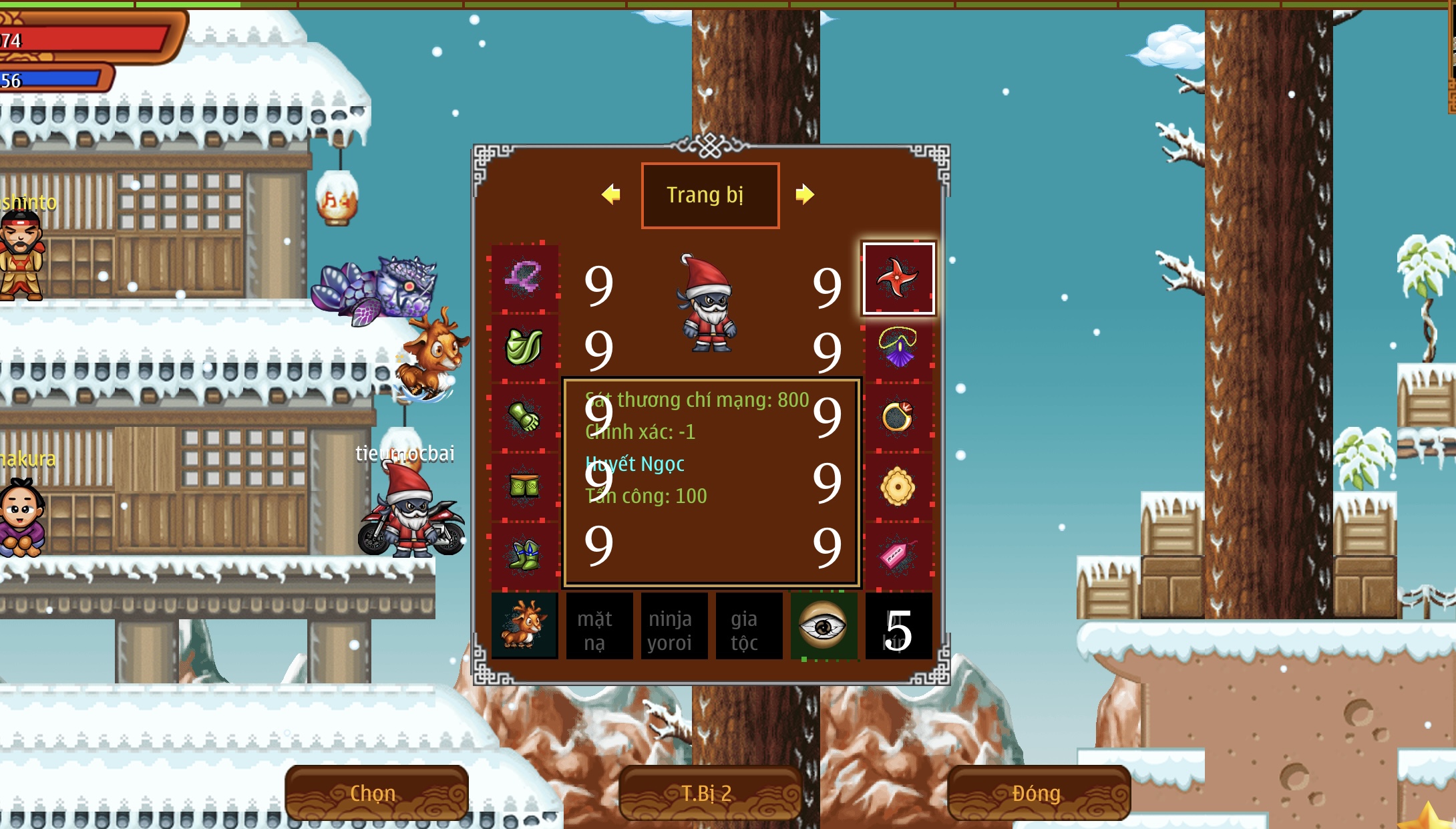This screenshot has width=1456, height=829.
Task: Go to previous tab with left arrow
Action: 611,194
